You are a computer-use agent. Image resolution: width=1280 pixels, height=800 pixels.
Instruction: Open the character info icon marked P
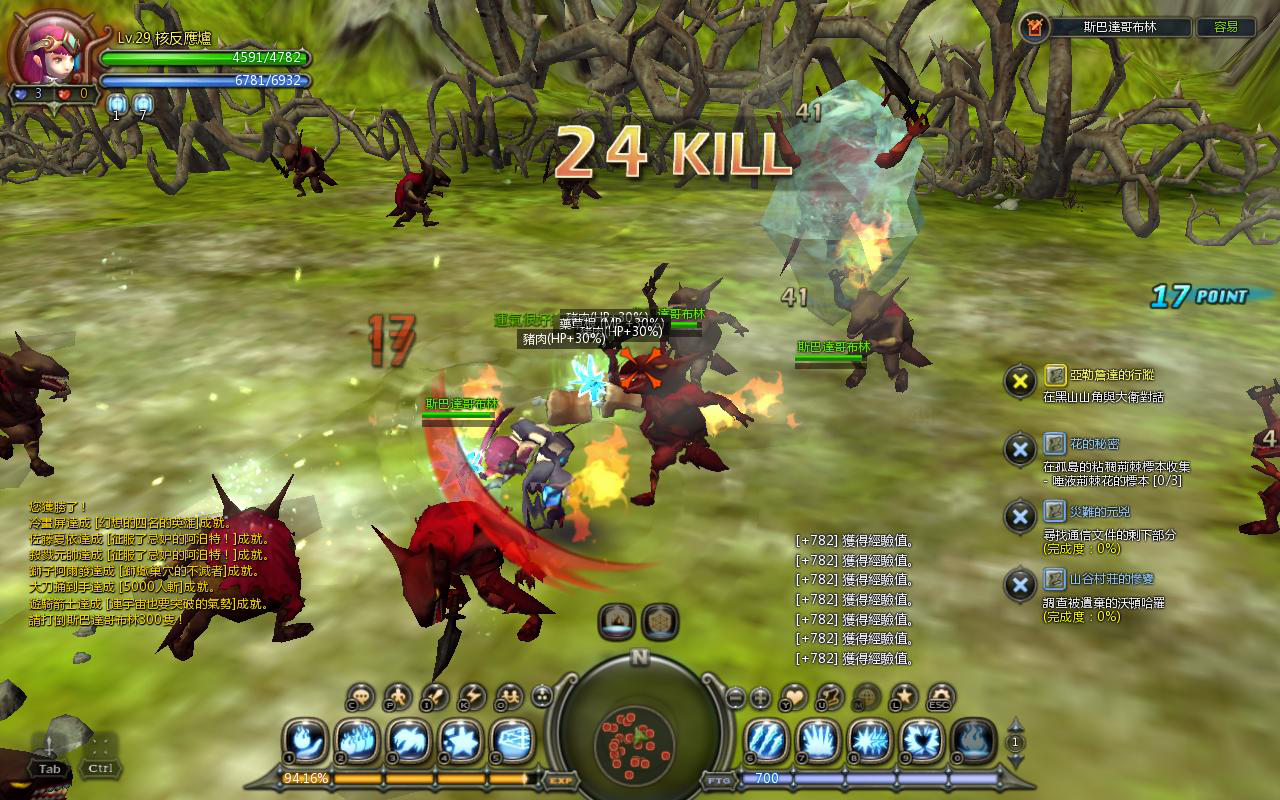click(398, 696)
